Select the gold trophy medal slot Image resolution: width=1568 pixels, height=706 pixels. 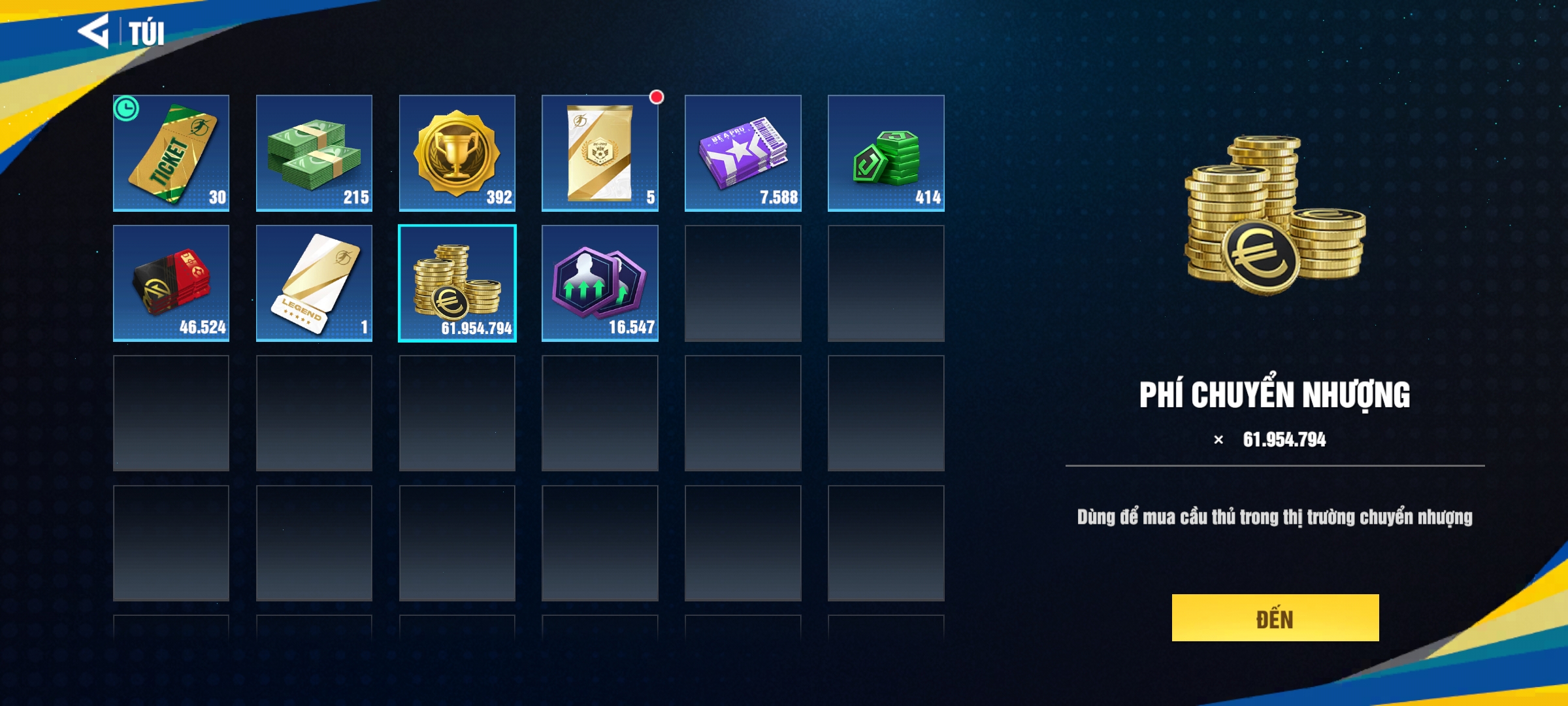click(457, 153)
